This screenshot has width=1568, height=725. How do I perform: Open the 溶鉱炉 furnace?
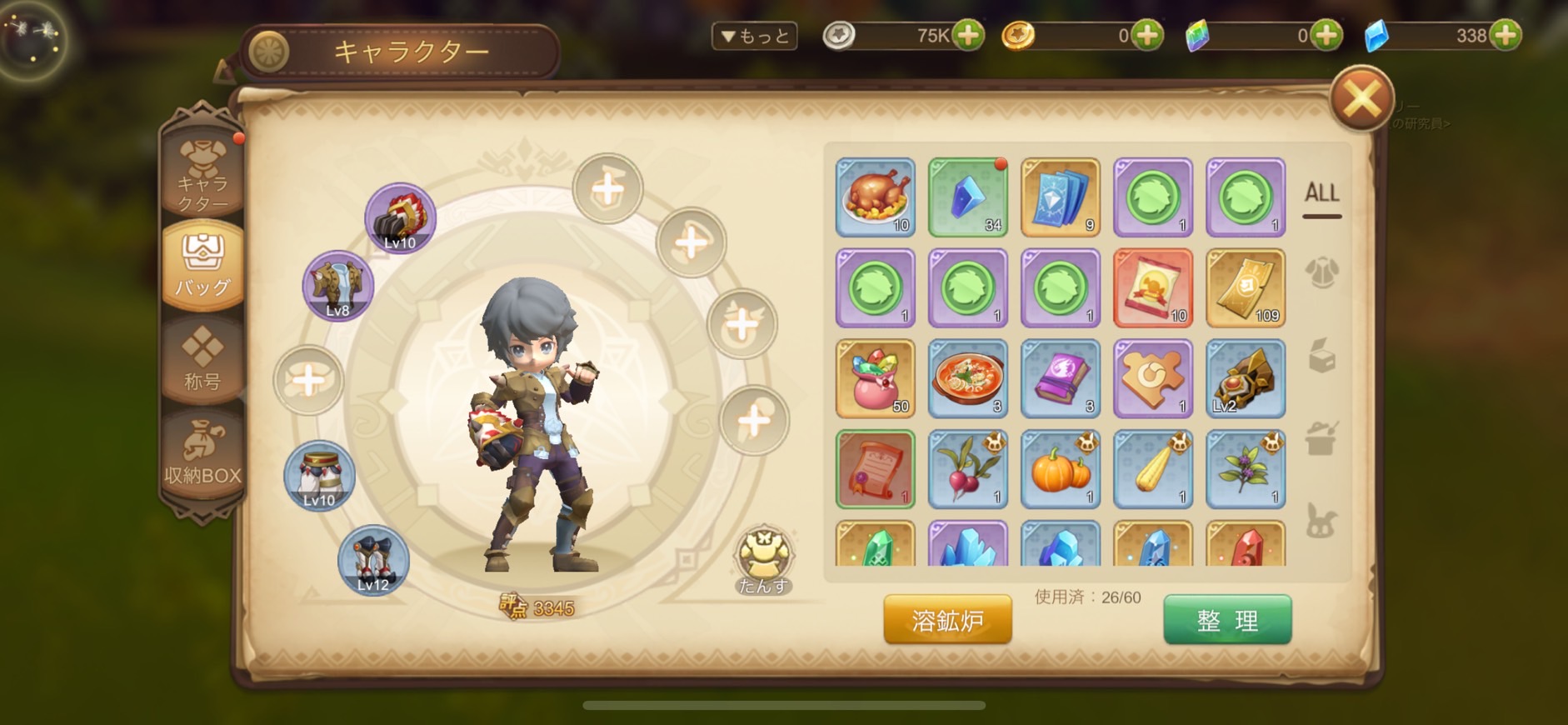pos(947,620)
